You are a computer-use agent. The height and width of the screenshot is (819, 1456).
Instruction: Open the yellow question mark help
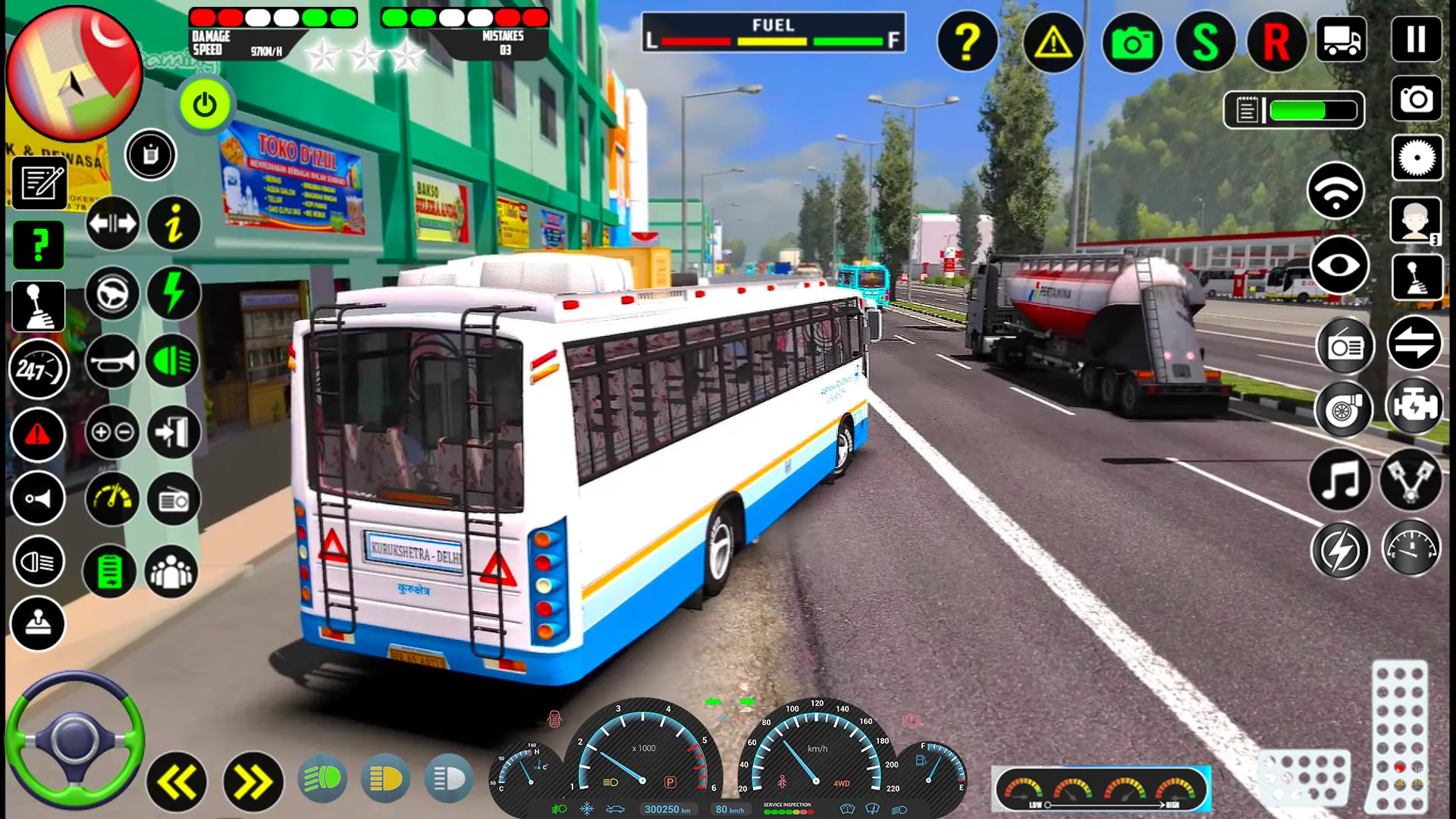(967, 42)
